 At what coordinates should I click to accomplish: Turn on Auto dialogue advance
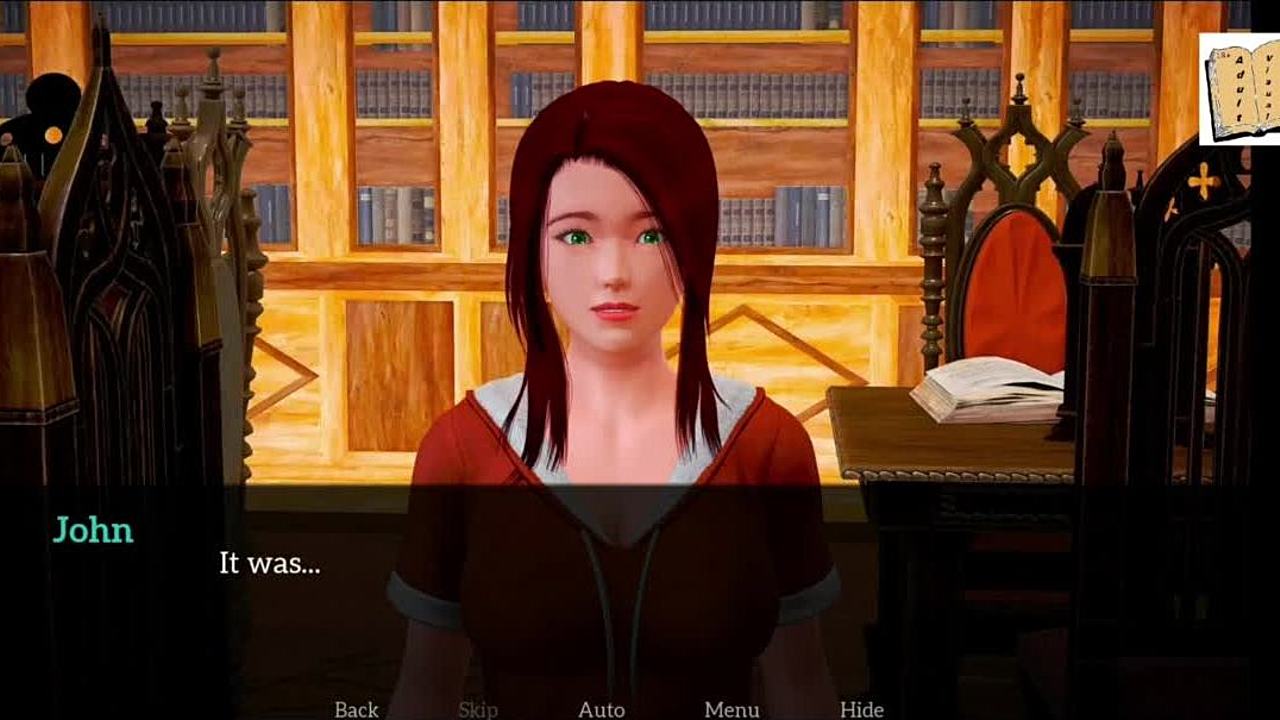(601, 709)
